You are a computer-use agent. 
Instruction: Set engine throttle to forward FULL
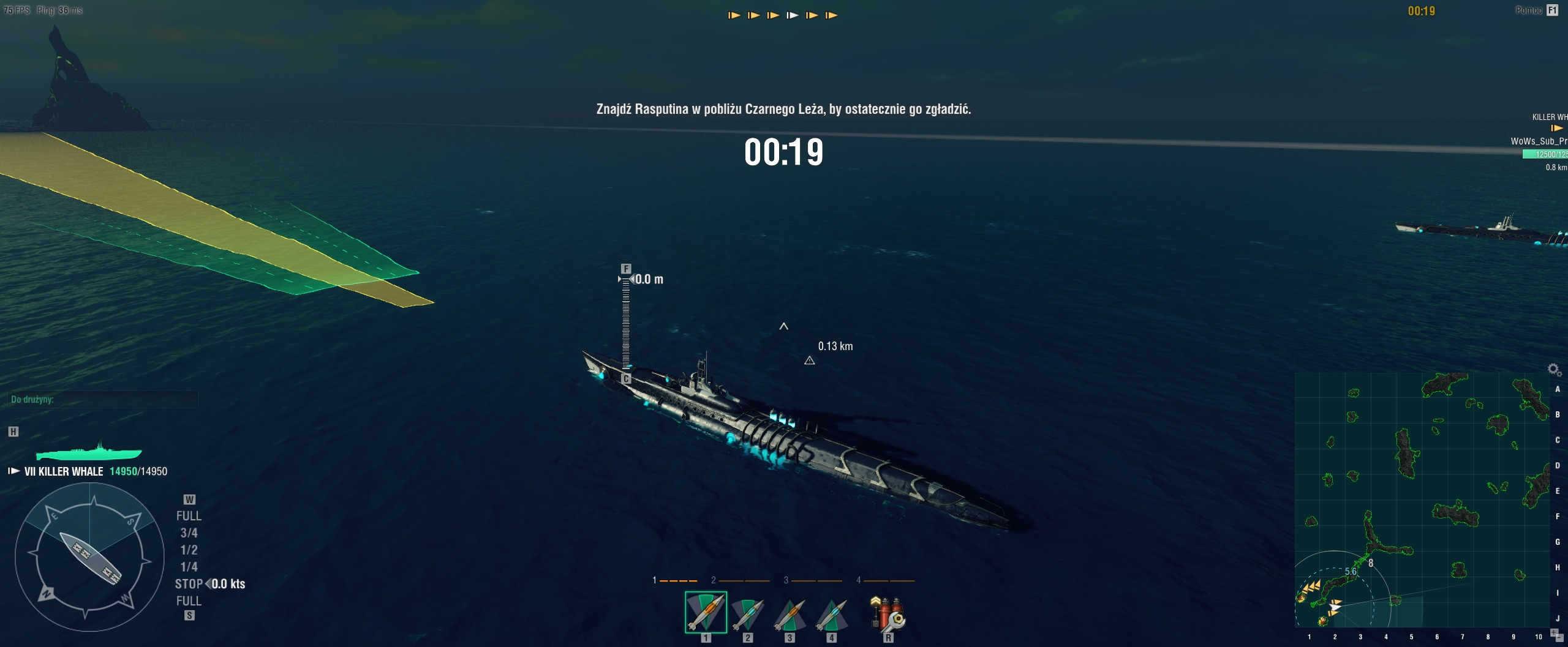[189, 516]
